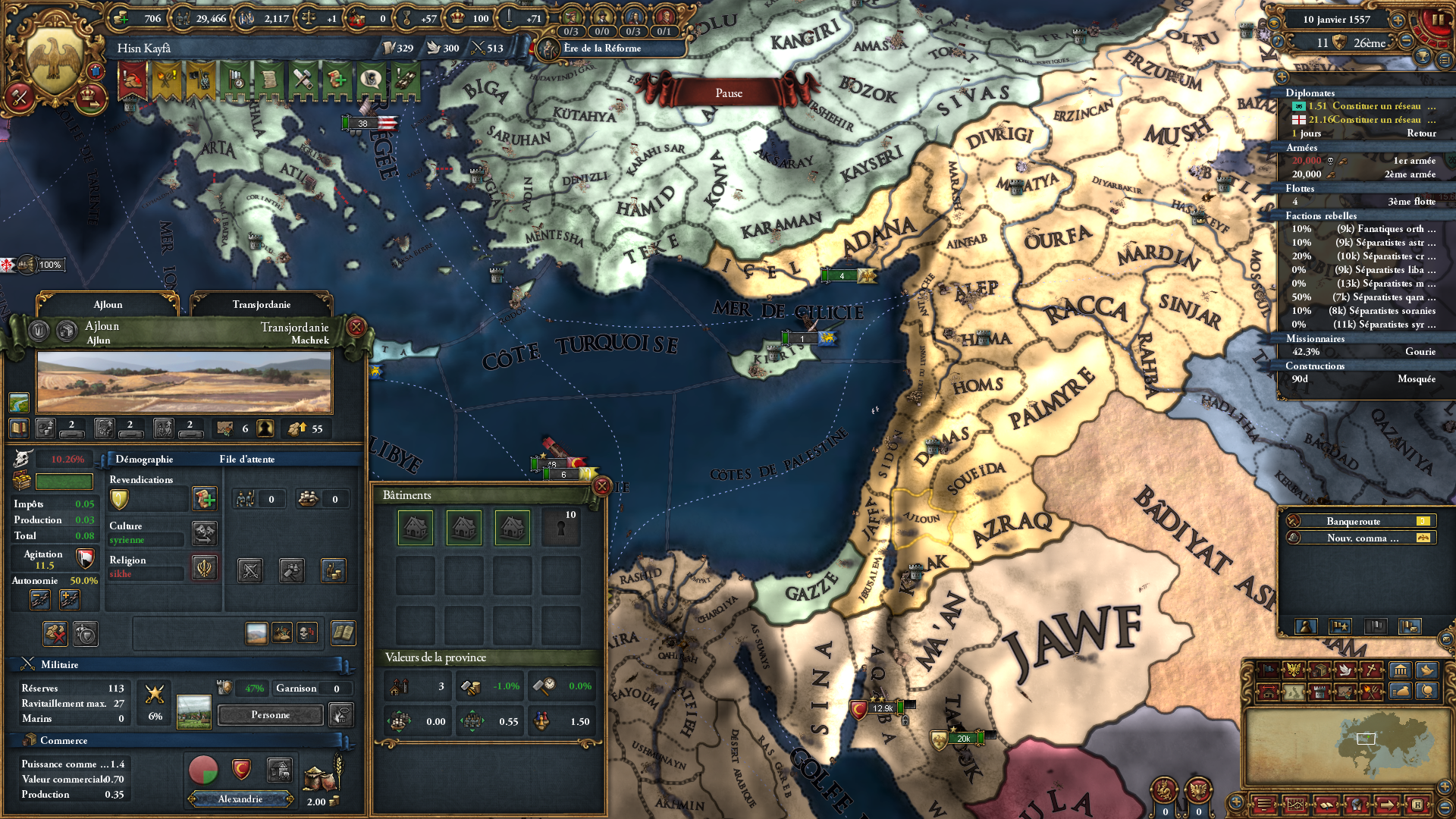Open the Alexandrie trade node selector

point(240,799)
